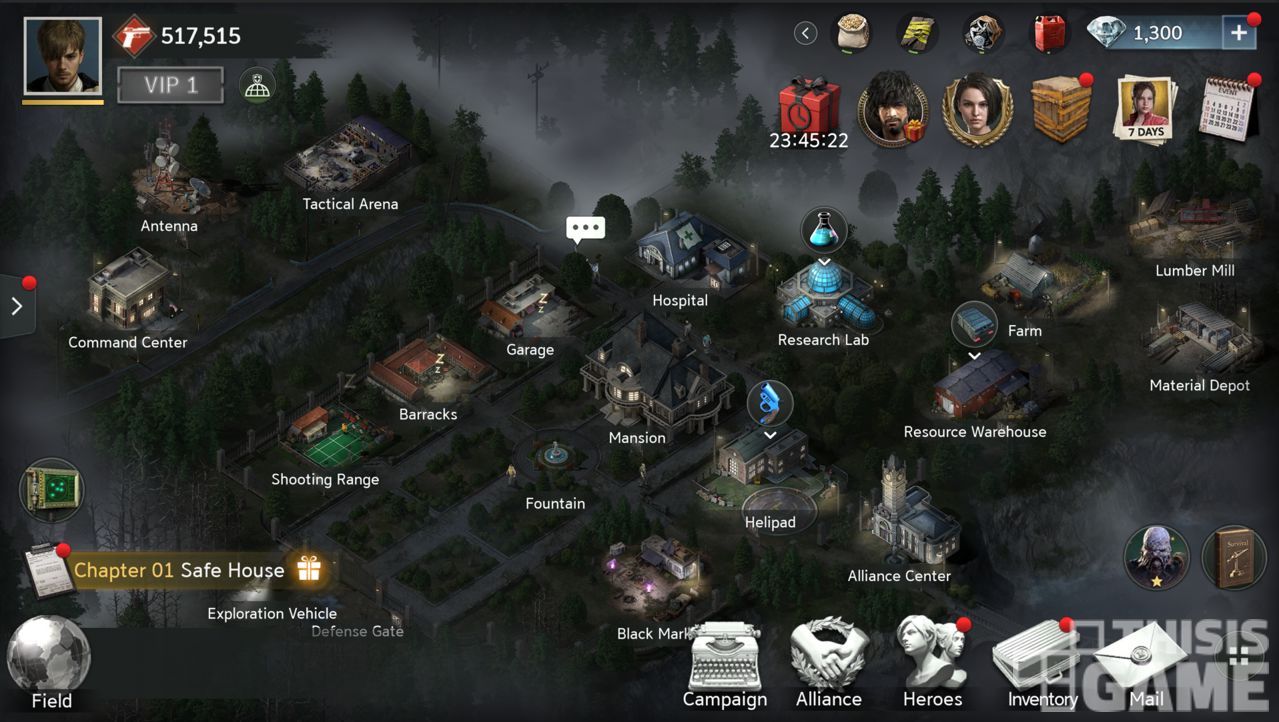Add diamonds with the plus button
Viewport: 1279px width, 722px height.
[x=1238, y=33]
